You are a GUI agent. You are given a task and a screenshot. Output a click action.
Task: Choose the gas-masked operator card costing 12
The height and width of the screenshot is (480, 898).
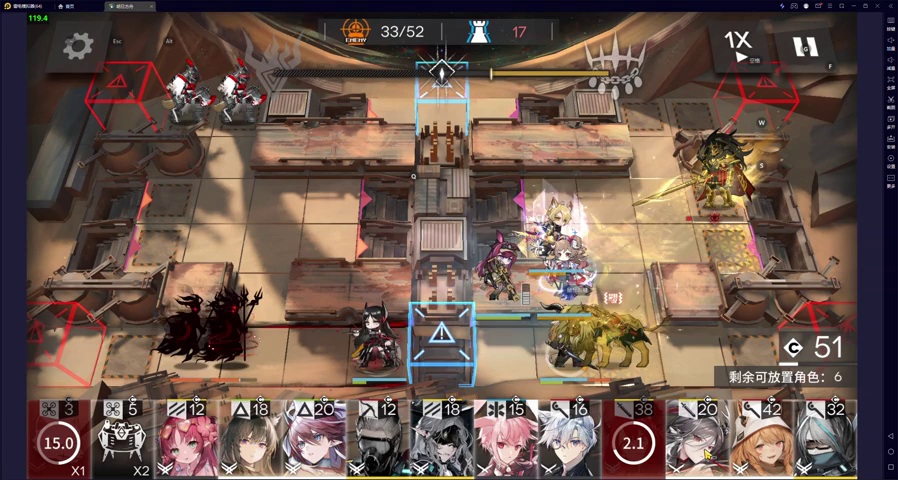378,439
